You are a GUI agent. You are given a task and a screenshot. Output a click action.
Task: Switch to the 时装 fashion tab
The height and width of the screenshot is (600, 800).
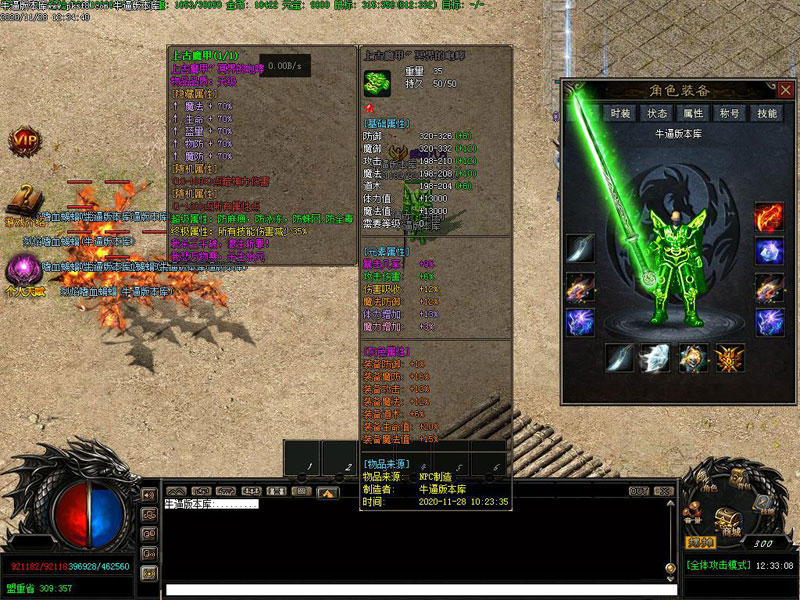pyautogui.click(x=621, y=114)
